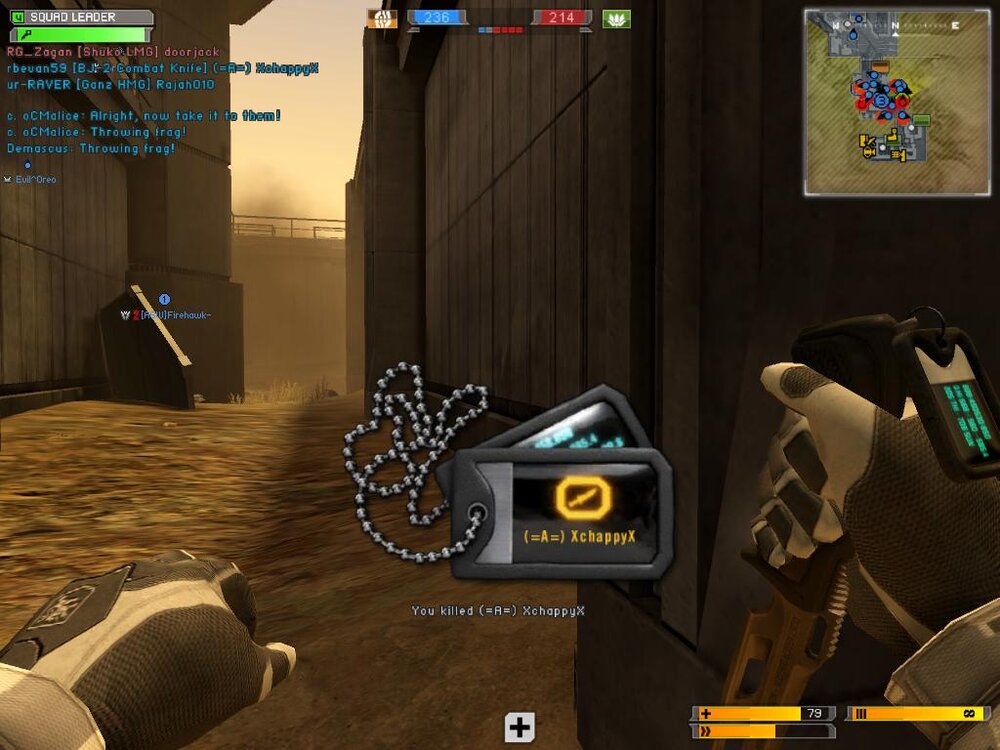Select the XchappyX dog tag
The height and width of the screenshot is (750, 1000).
tap(562, 511)
